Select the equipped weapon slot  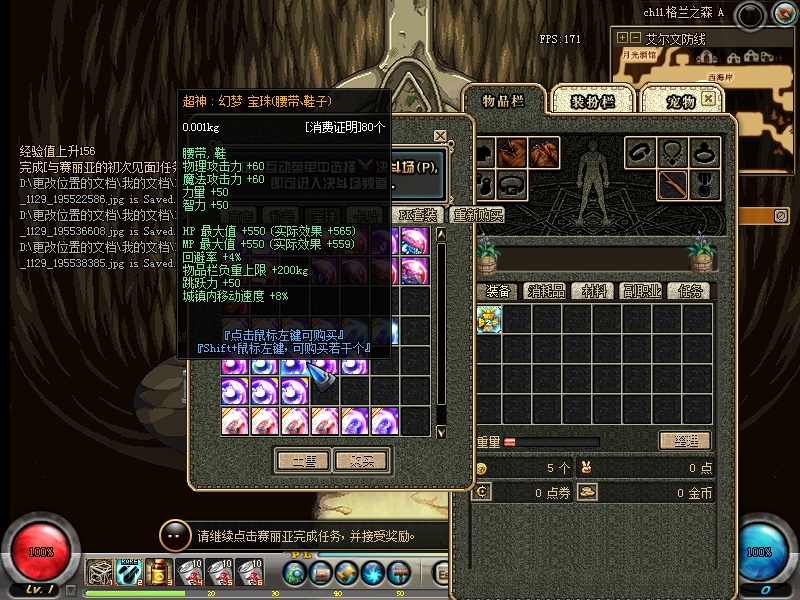click(673, 184)
